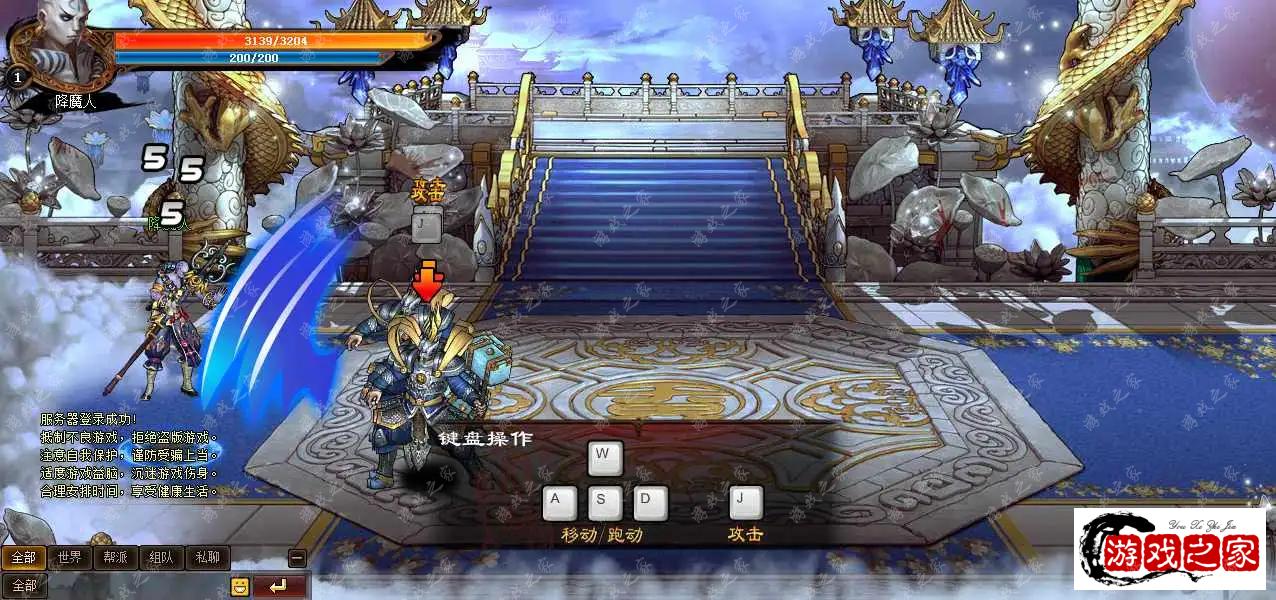Open the chat channel selector beside the input
The width and height of the screenshot is (1276, 600).
pyautogui.click(x=24, y=586)
